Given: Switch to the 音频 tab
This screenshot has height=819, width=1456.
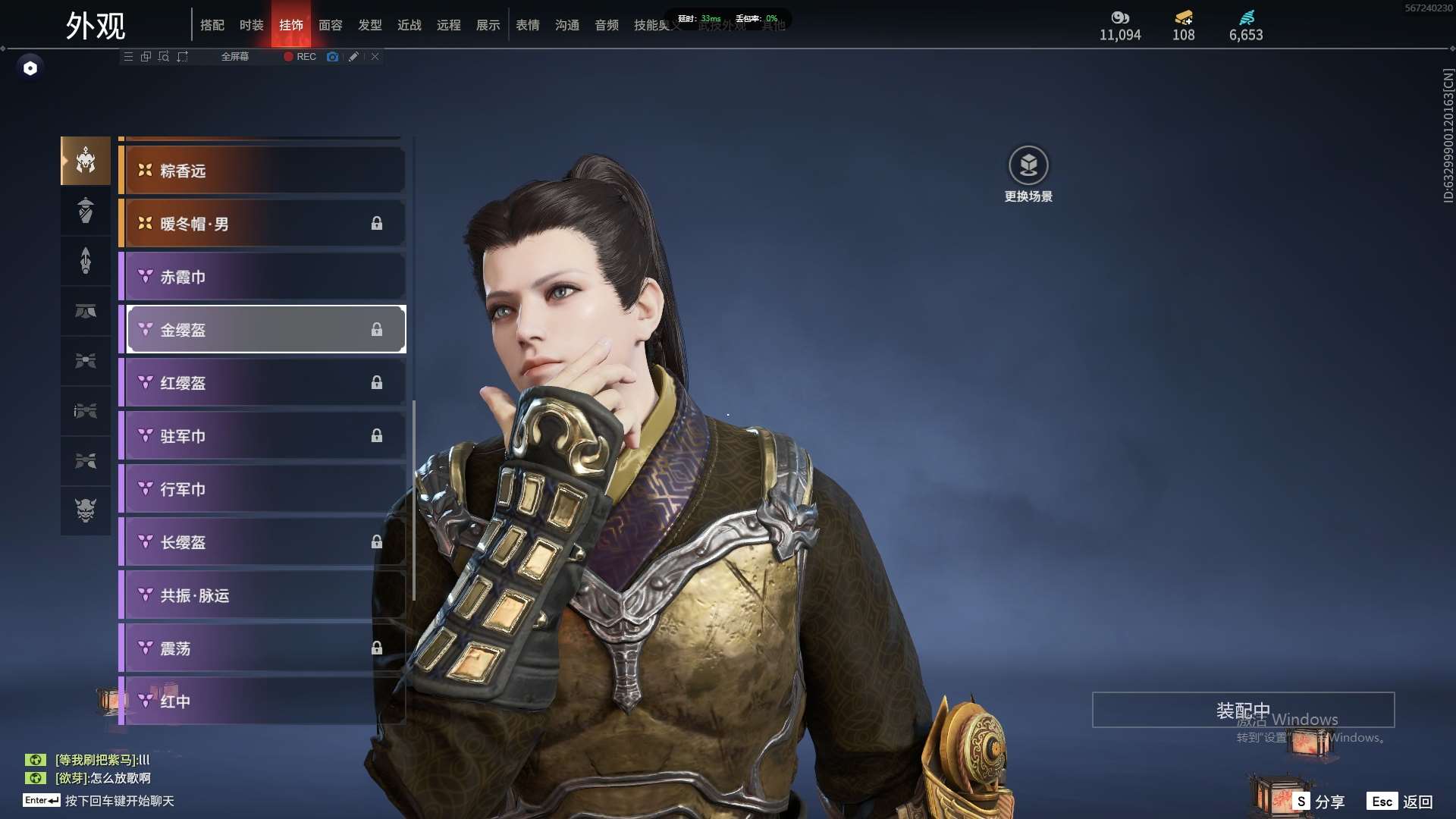Looking at the screenshot, I should point(606,25).
